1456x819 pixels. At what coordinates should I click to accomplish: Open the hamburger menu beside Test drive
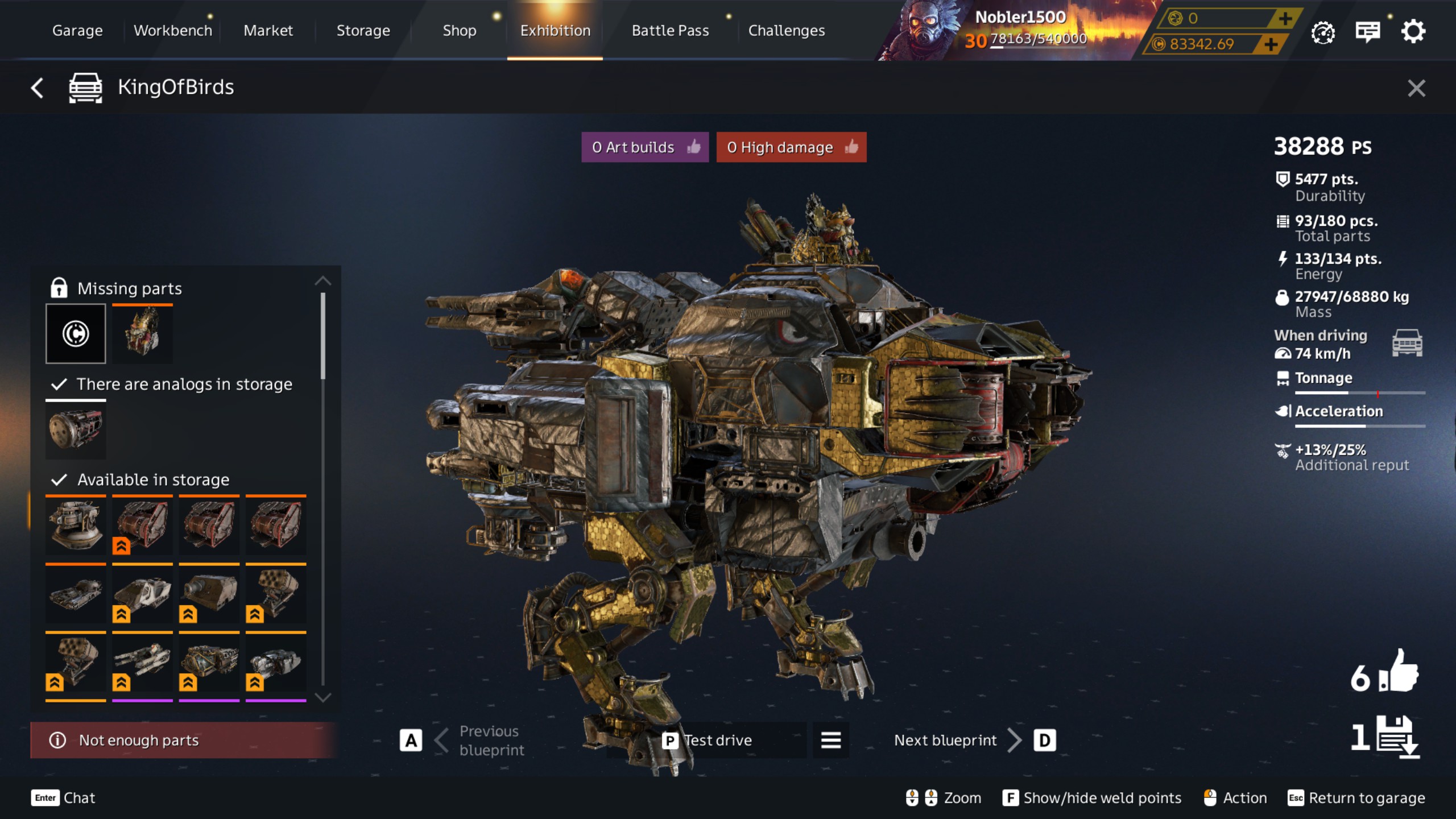click(x=830, y=740)
